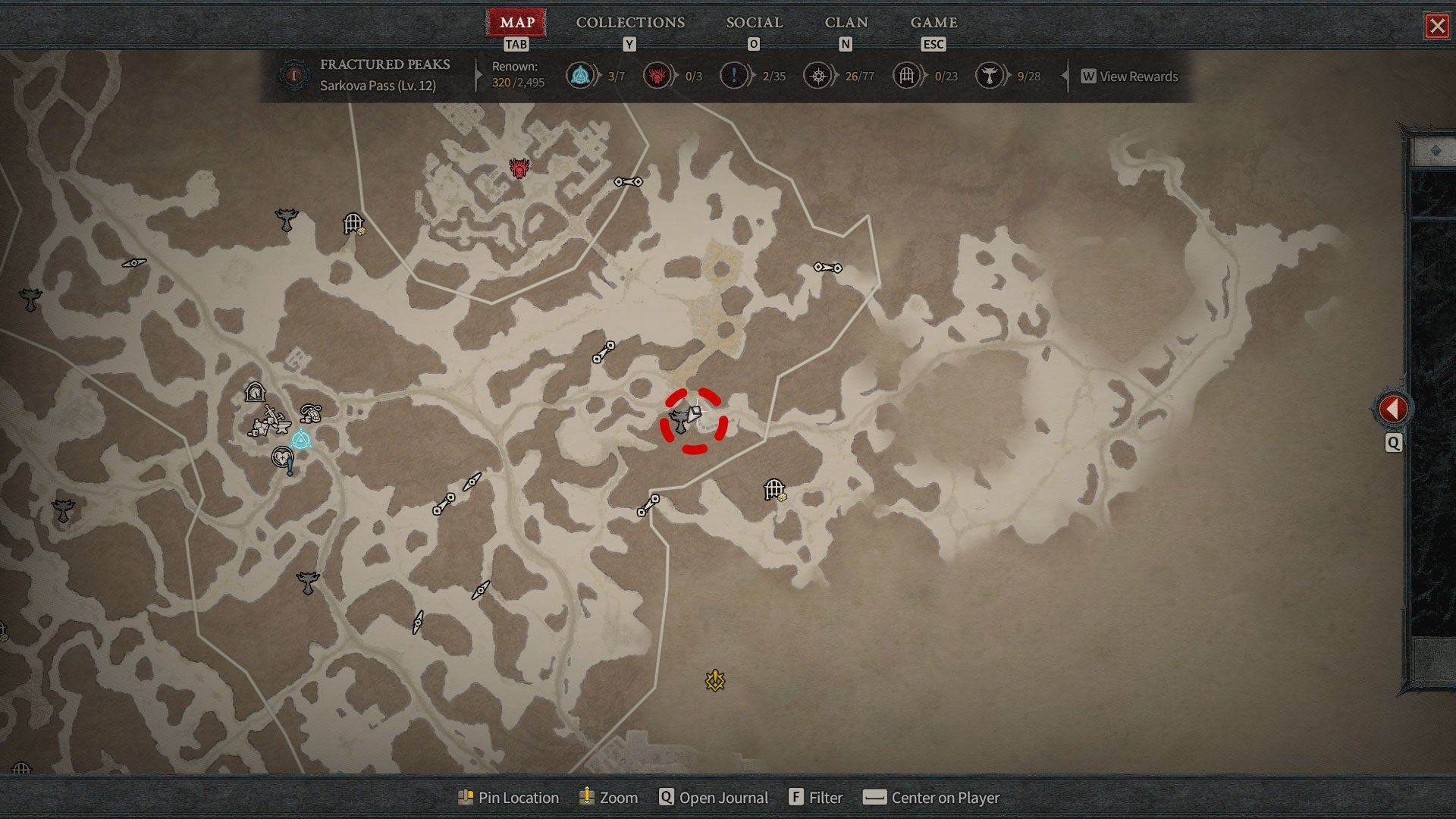Click the red stronghold skull marker
Screen dimensions: 1456x819
point(519,168)
